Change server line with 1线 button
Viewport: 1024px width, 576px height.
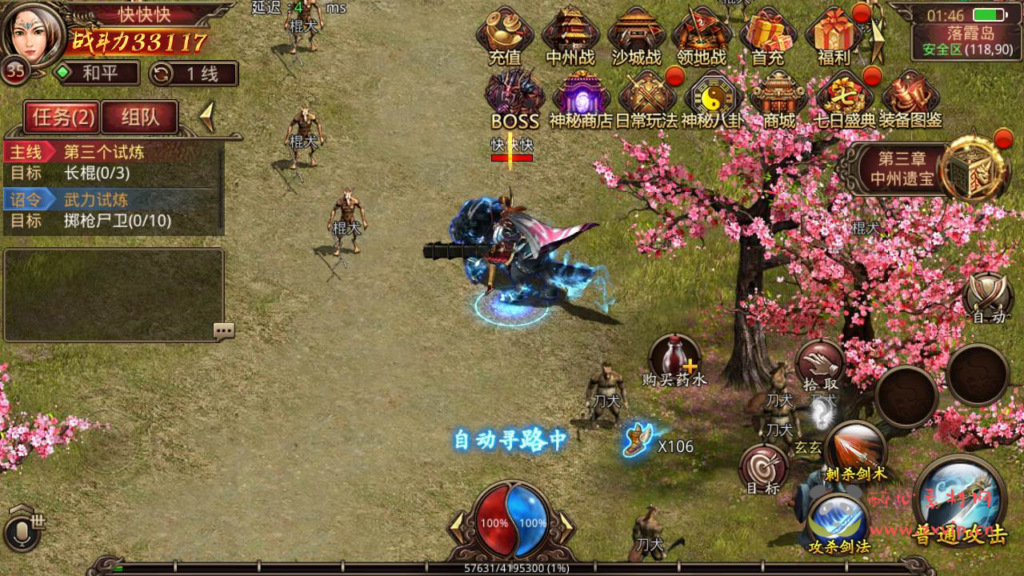pos(193,73)
